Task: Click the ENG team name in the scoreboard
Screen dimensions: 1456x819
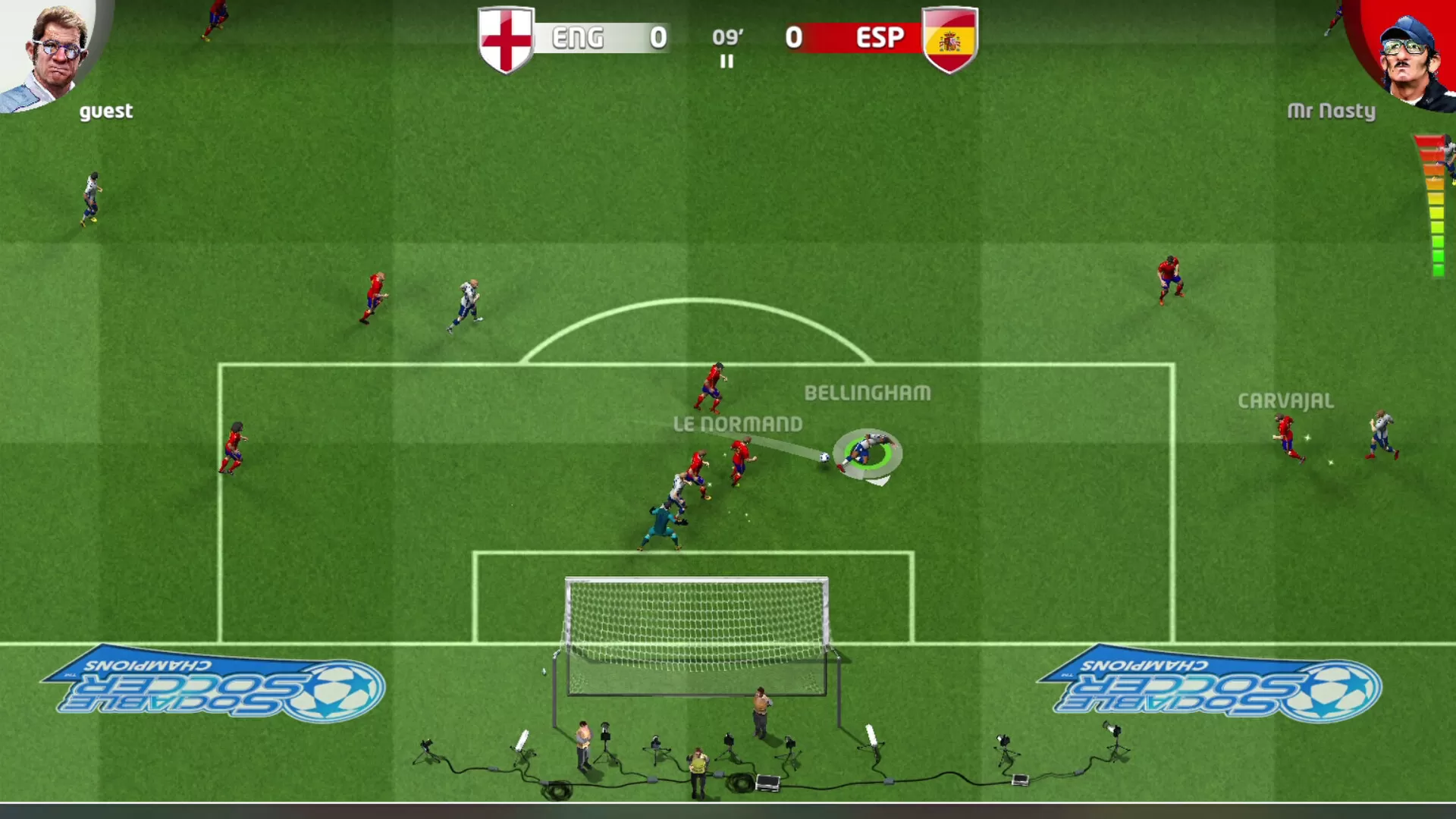Action: (579, 37)
